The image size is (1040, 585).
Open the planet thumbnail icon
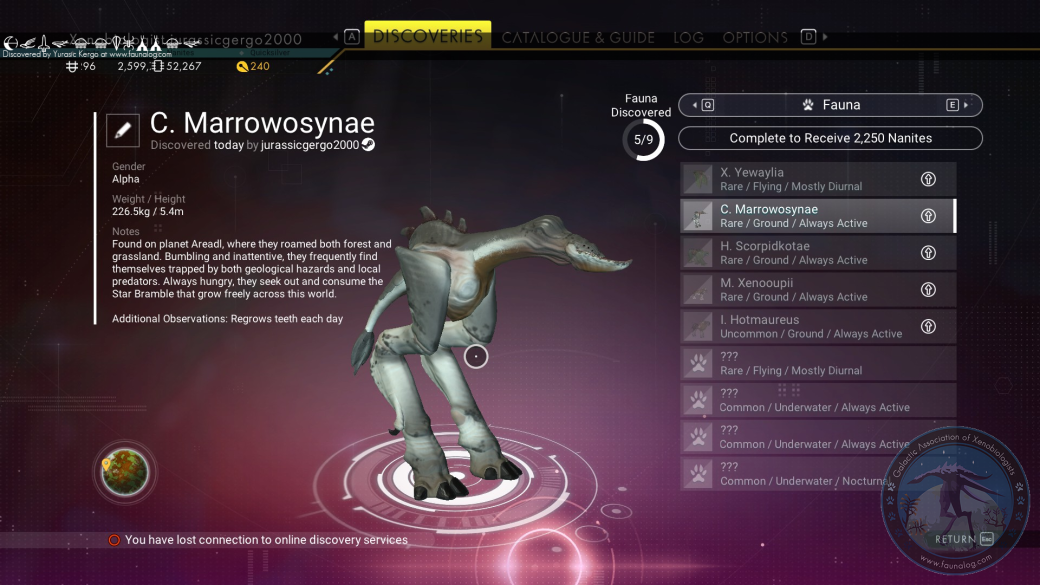[125, 472]
